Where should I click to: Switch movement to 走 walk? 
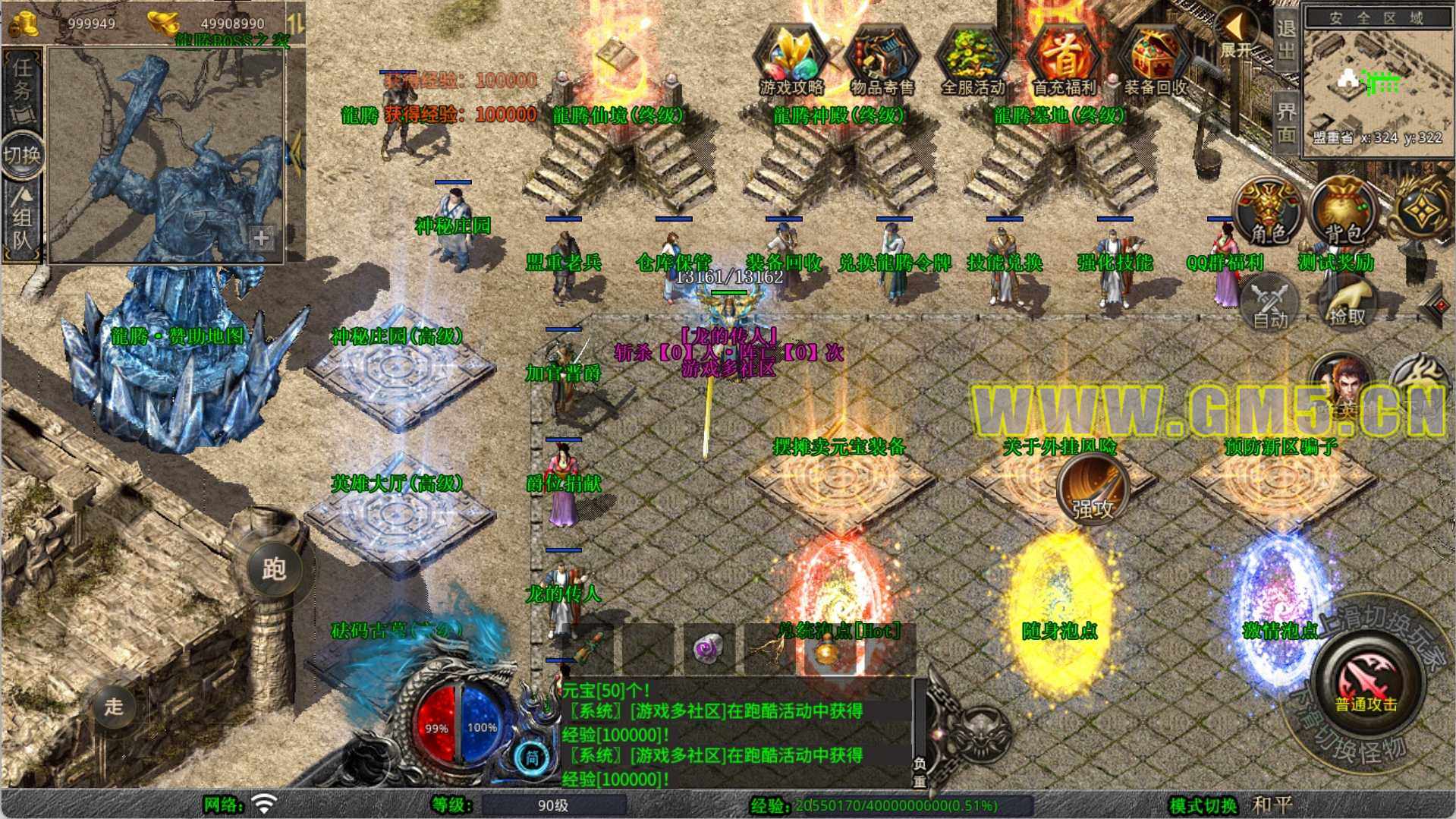115,707
